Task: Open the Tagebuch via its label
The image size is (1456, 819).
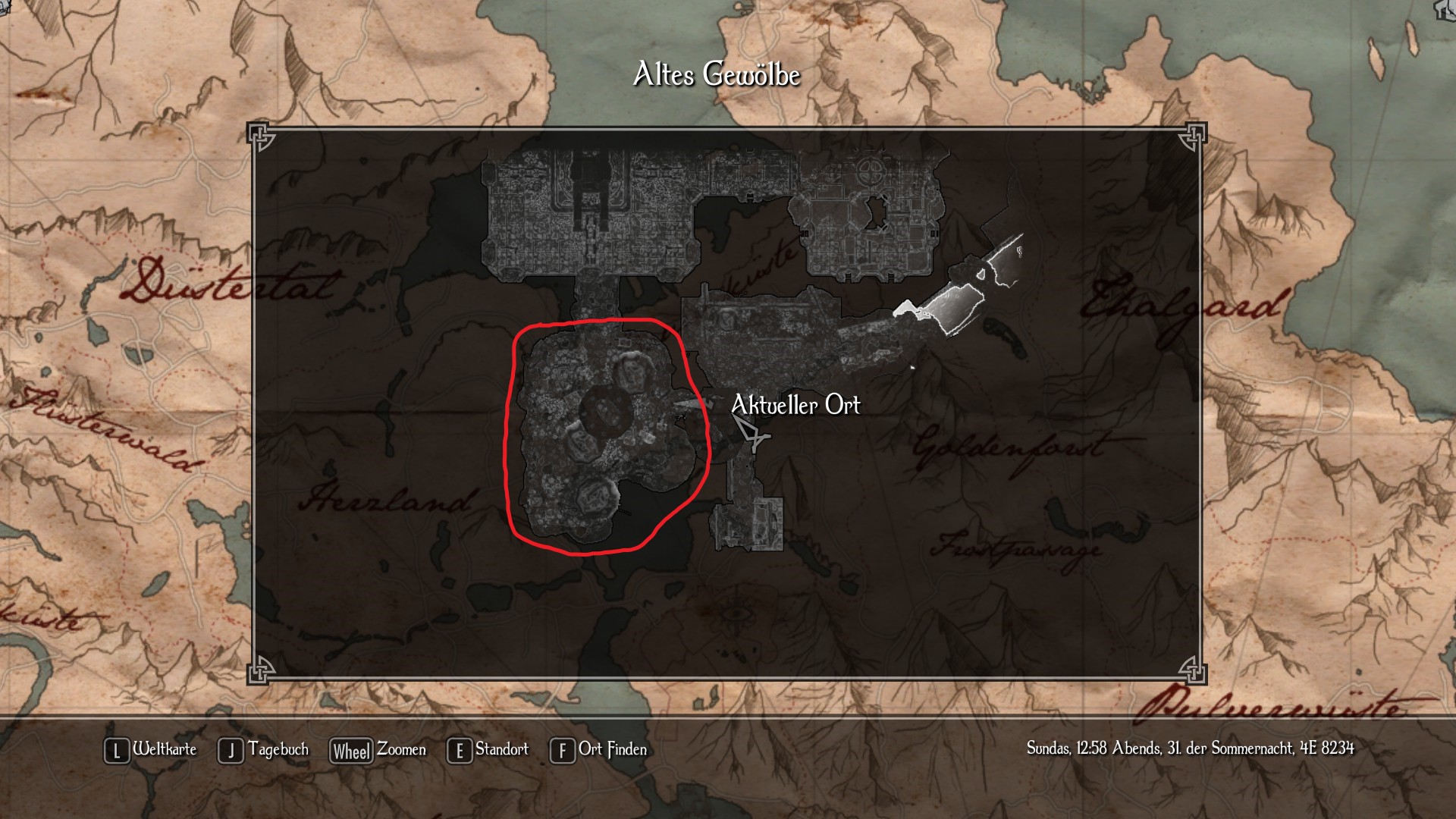Action: click(278, 750)
